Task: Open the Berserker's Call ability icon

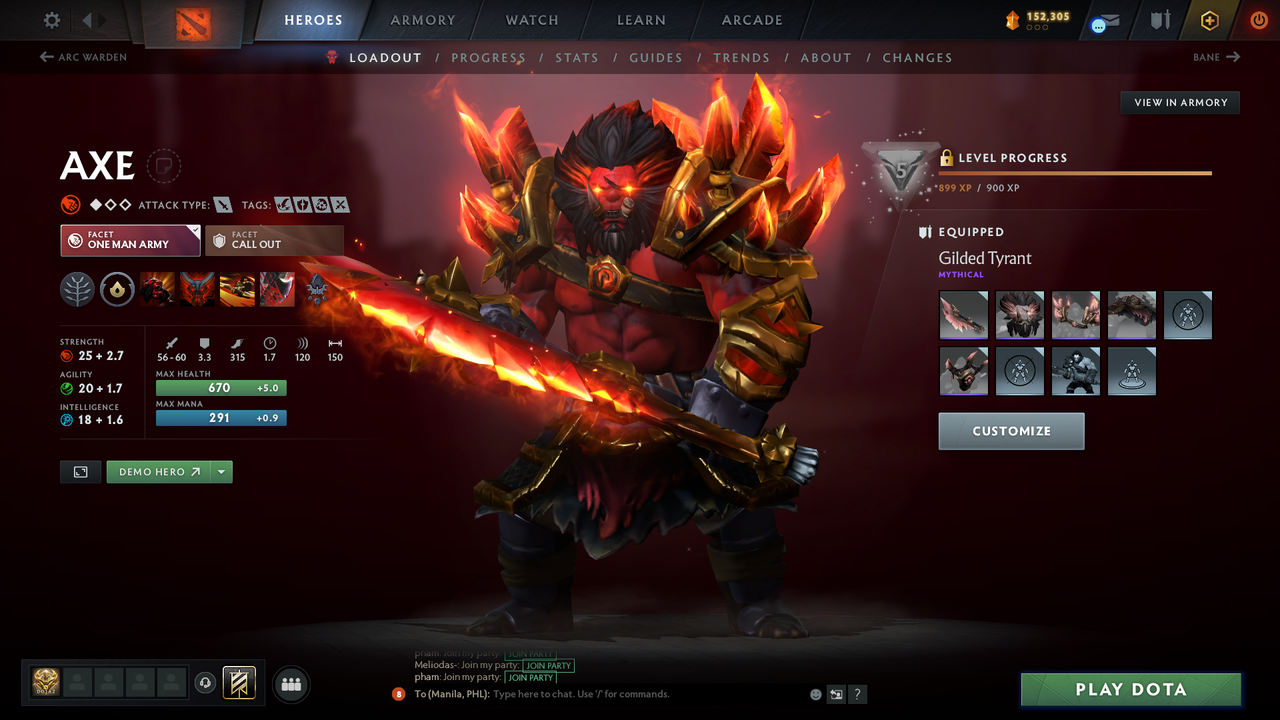Action: tap(157, 289)
